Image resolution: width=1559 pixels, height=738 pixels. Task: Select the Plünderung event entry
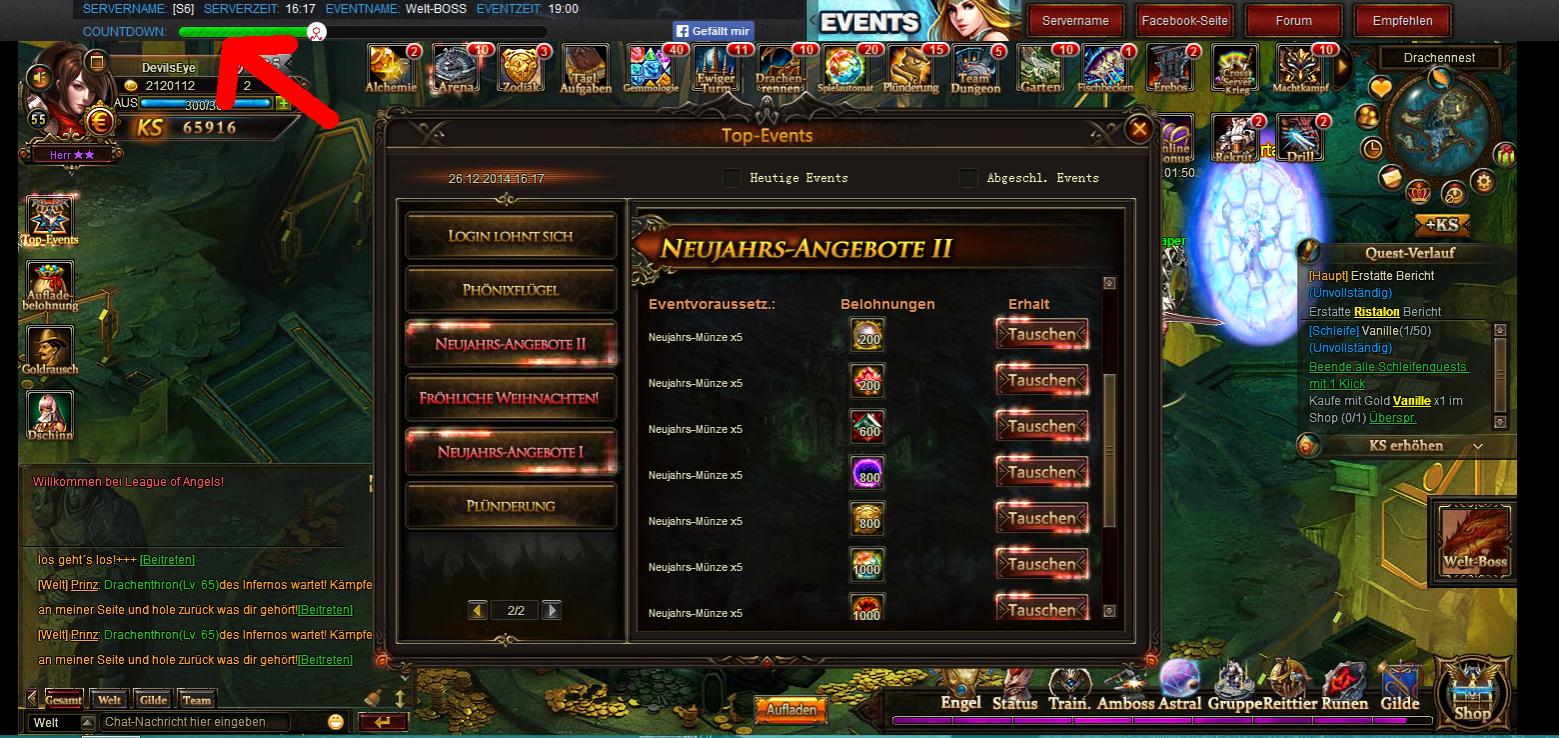tap(511, 506)
